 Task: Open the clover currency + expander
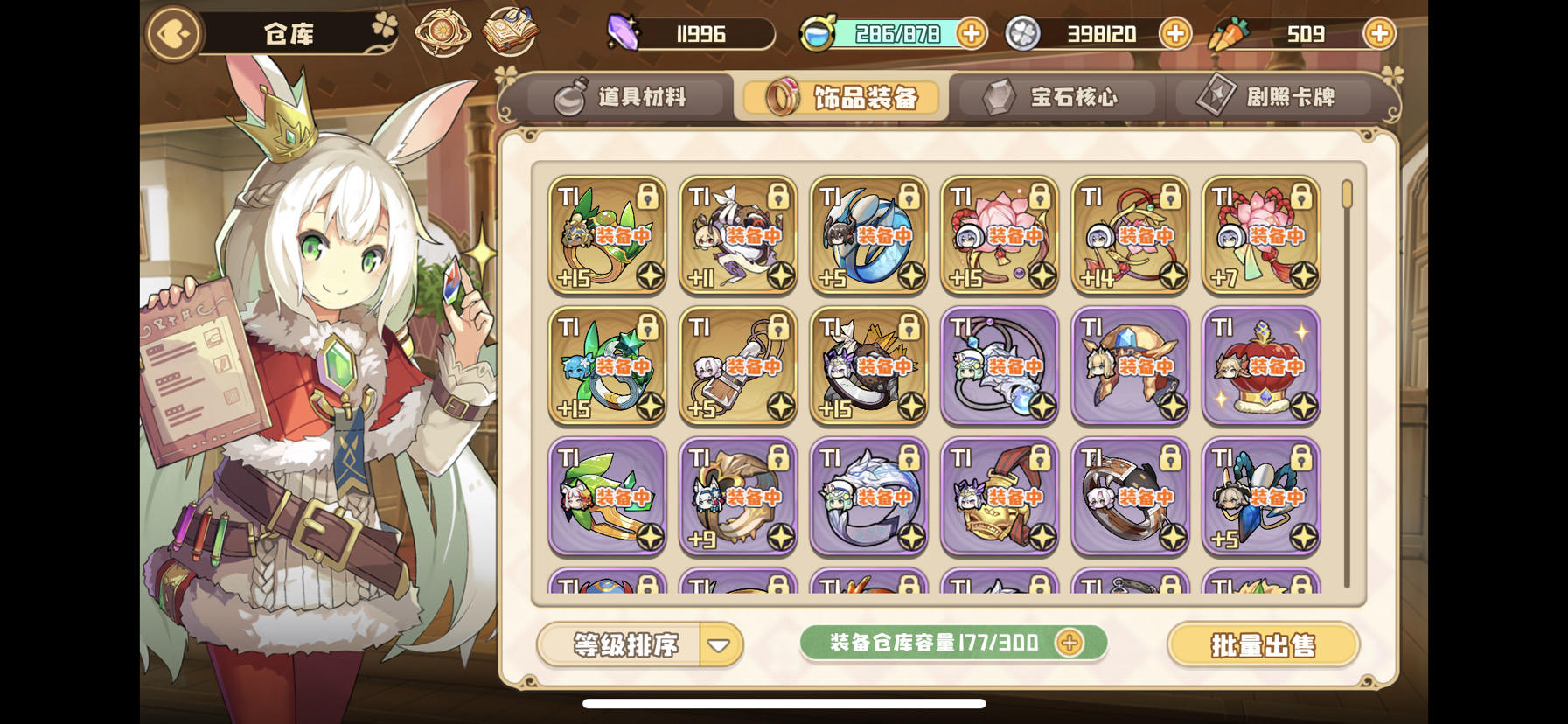pos(1175,33)
